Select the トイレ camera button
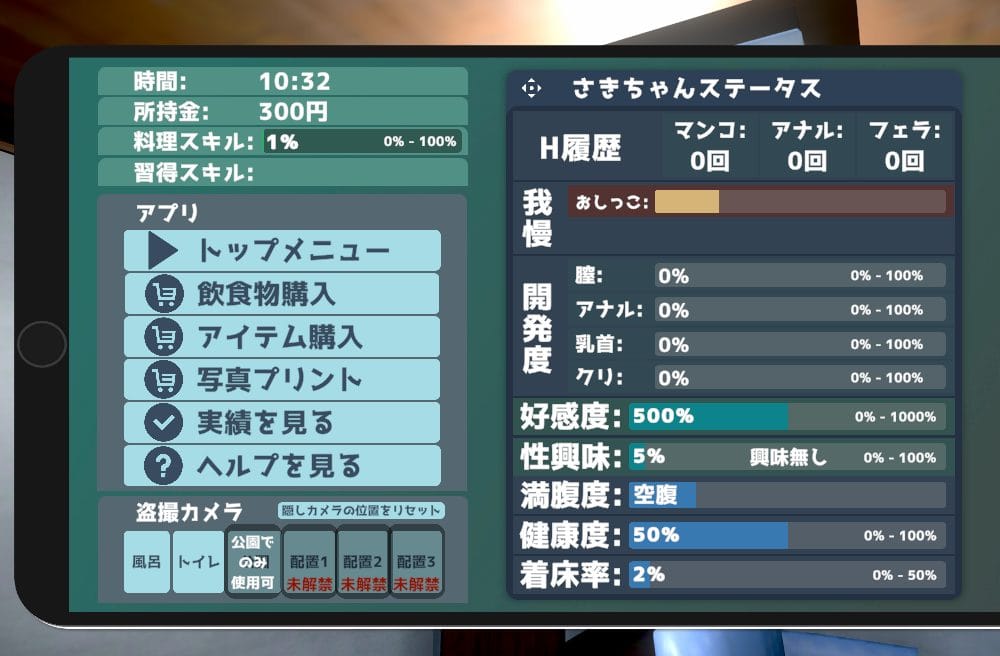The image size is (1000, 656). pyautogui.click(x=198, y=561)
